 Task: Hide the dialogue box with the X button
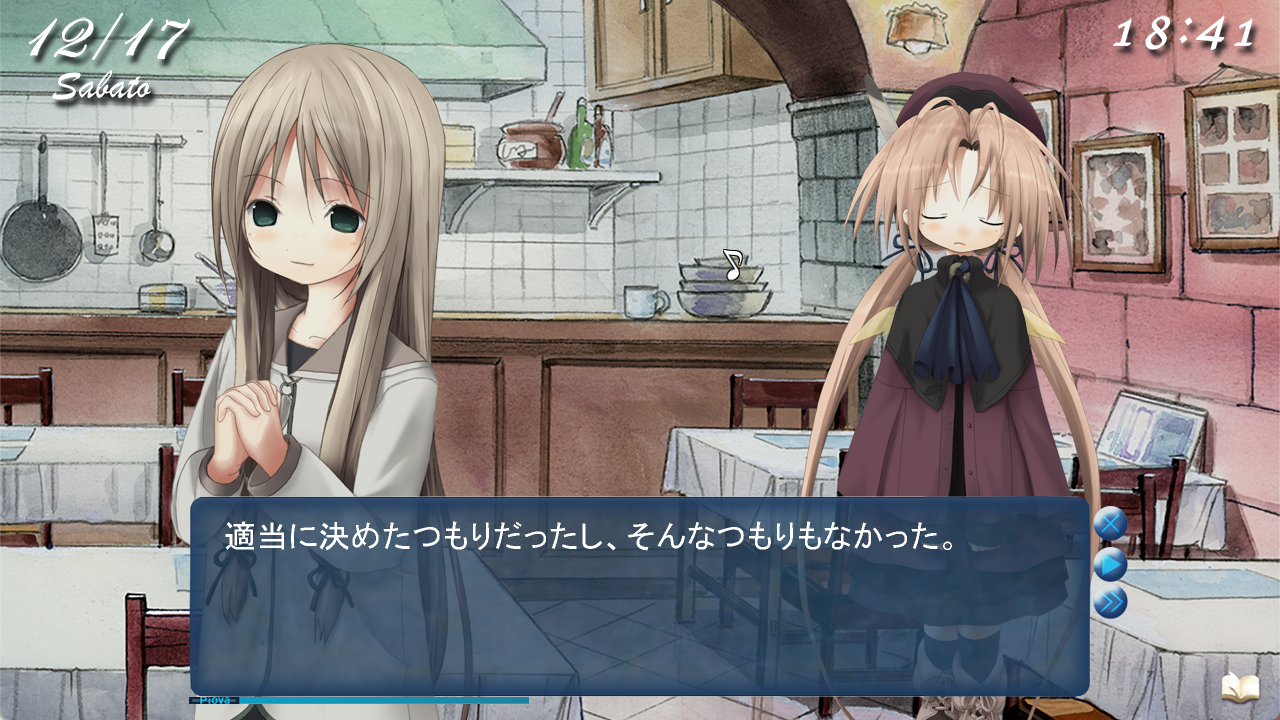coord(1110,524)
